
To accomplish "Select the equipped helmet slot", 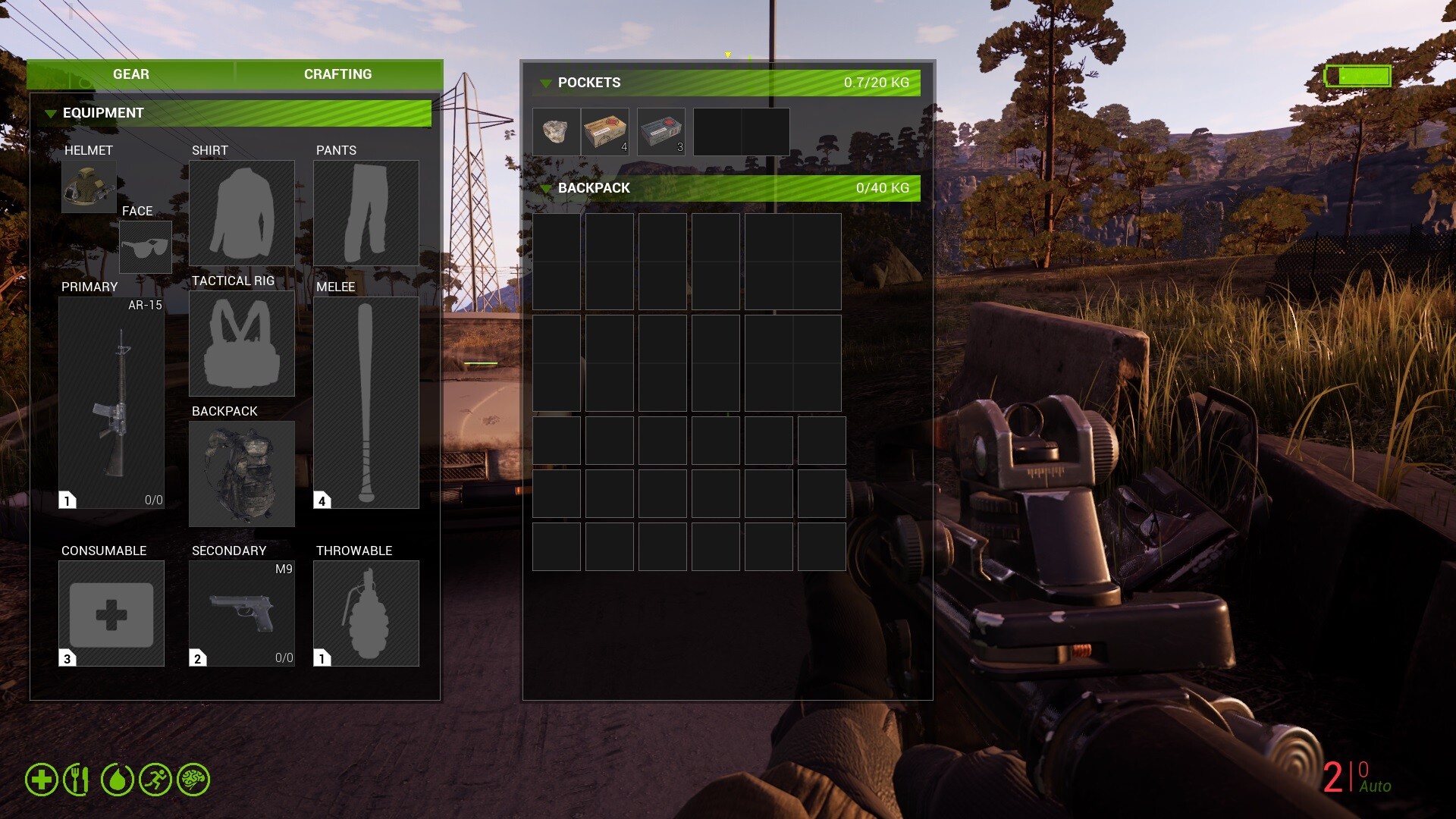I will click(89, 187).
